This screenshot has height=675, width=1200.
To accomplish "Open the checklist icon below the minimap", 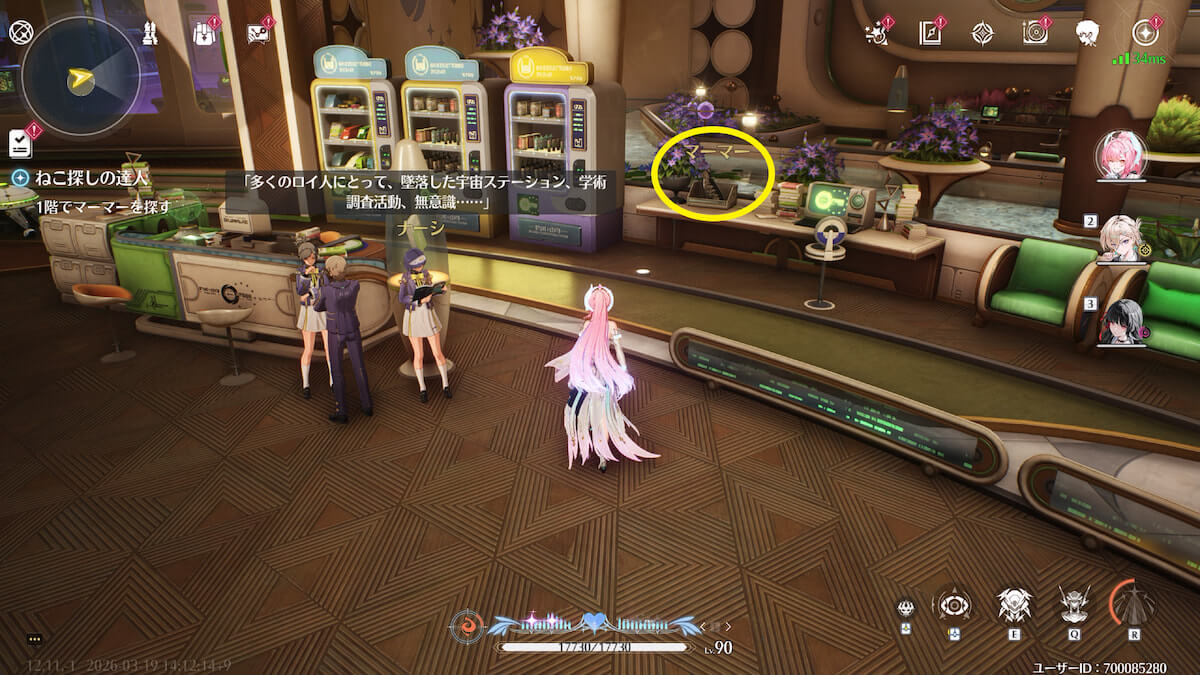I will (20, 143).
